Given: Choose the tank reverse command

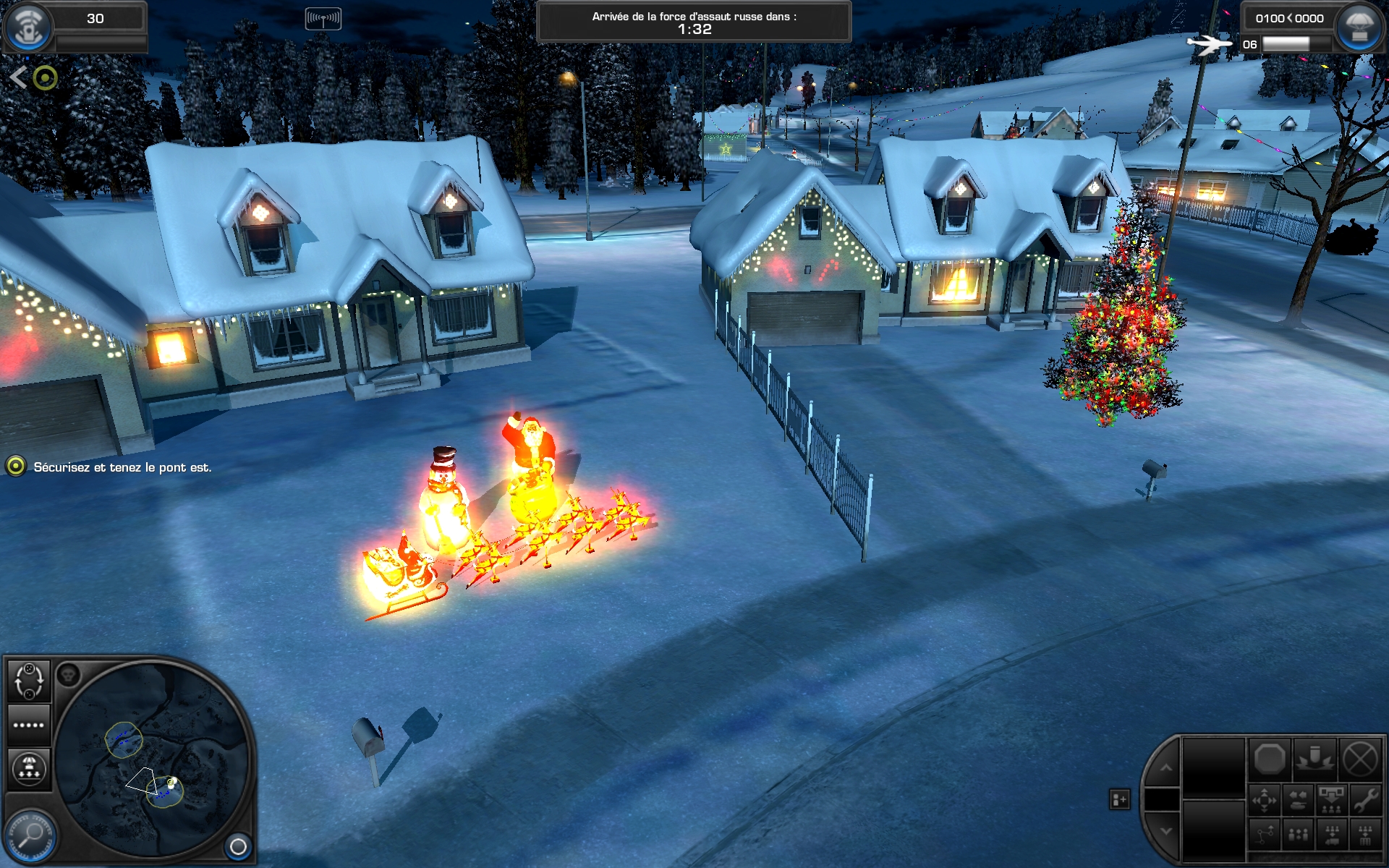Looking at the screenshot, I should coord(1299,801).
